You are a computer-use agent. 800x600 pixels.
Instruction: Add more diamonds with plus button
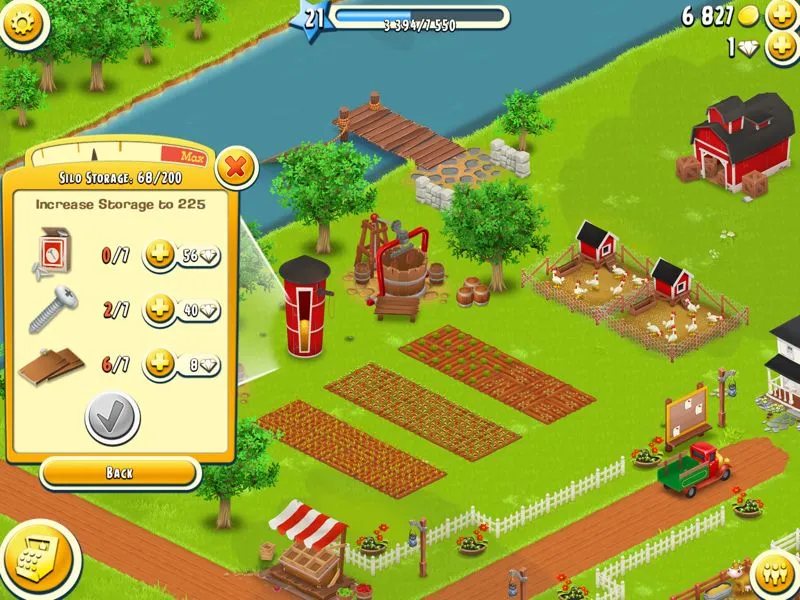pyautogui.click(x=780, y=47)
